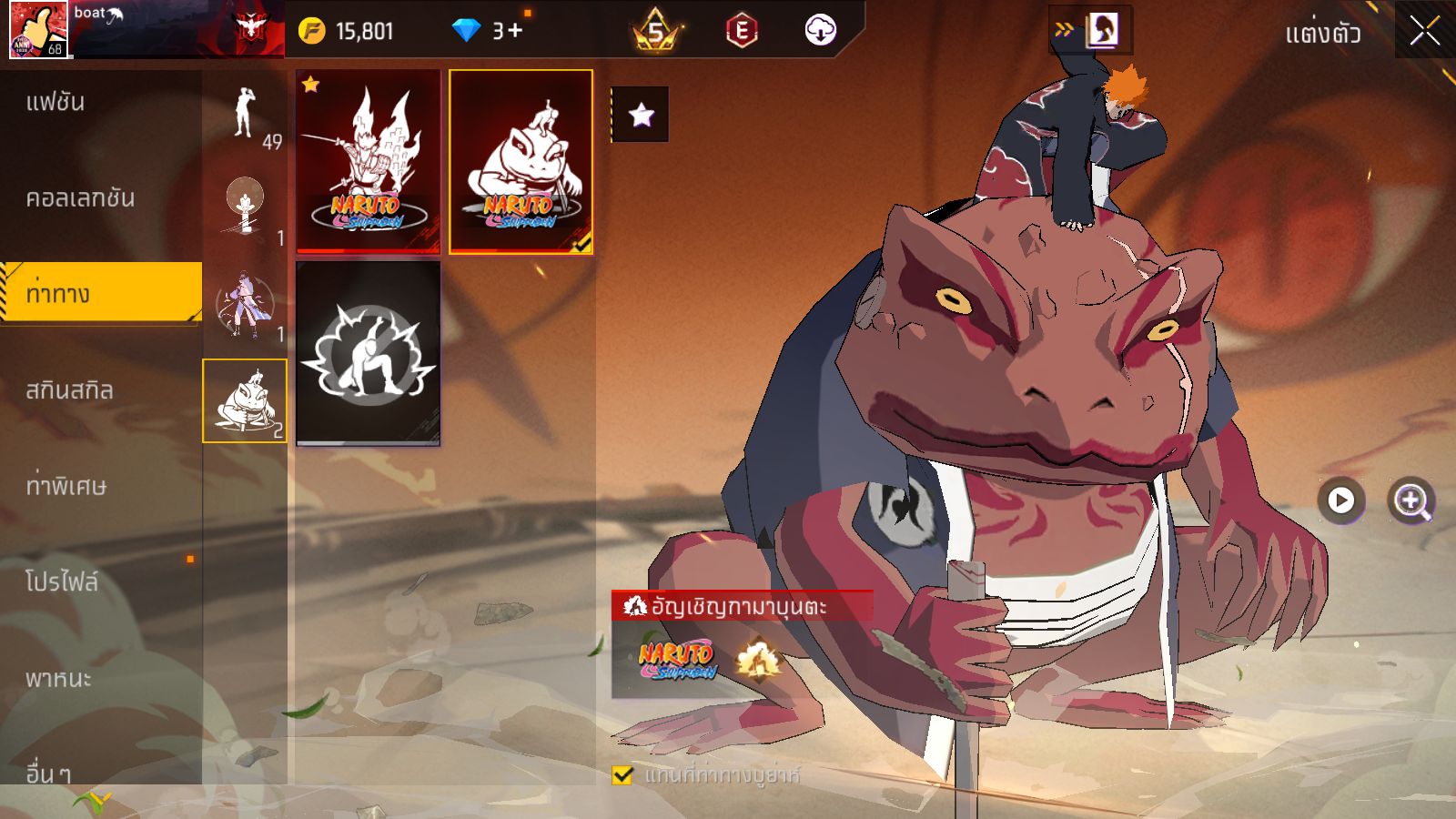
Task: Open the standing pose subcategory with 49 items
Action: pos(245,114)
